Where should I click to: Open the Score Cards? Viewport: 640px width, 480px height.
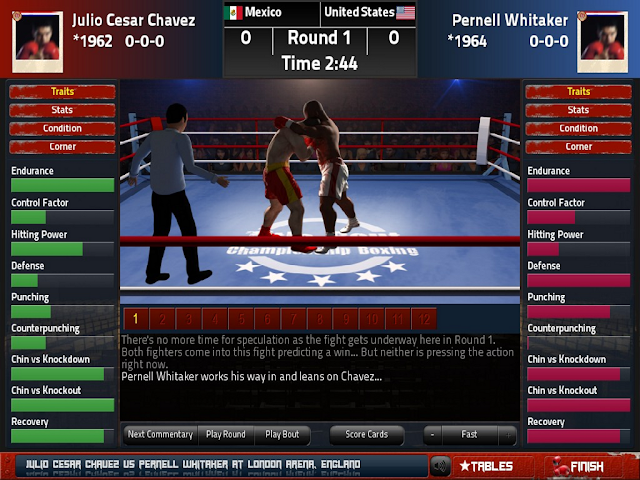point(369,435)
